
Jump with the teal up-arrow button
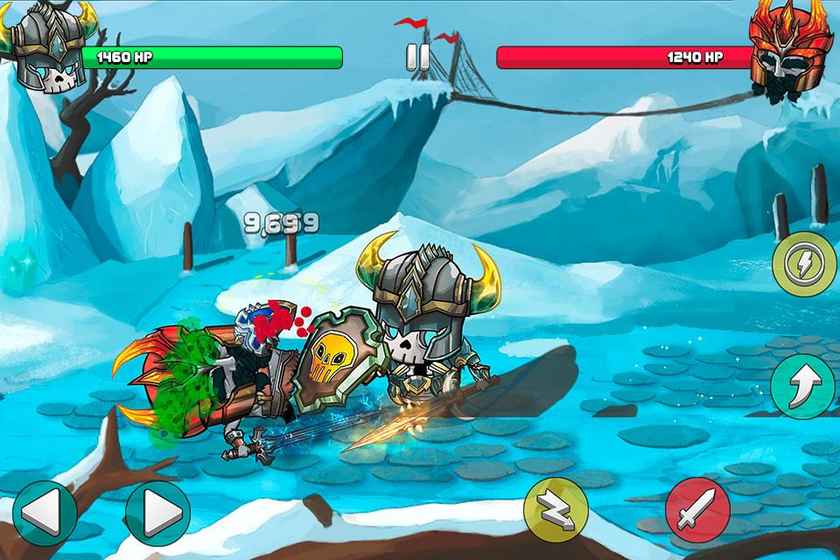point(803,386)
